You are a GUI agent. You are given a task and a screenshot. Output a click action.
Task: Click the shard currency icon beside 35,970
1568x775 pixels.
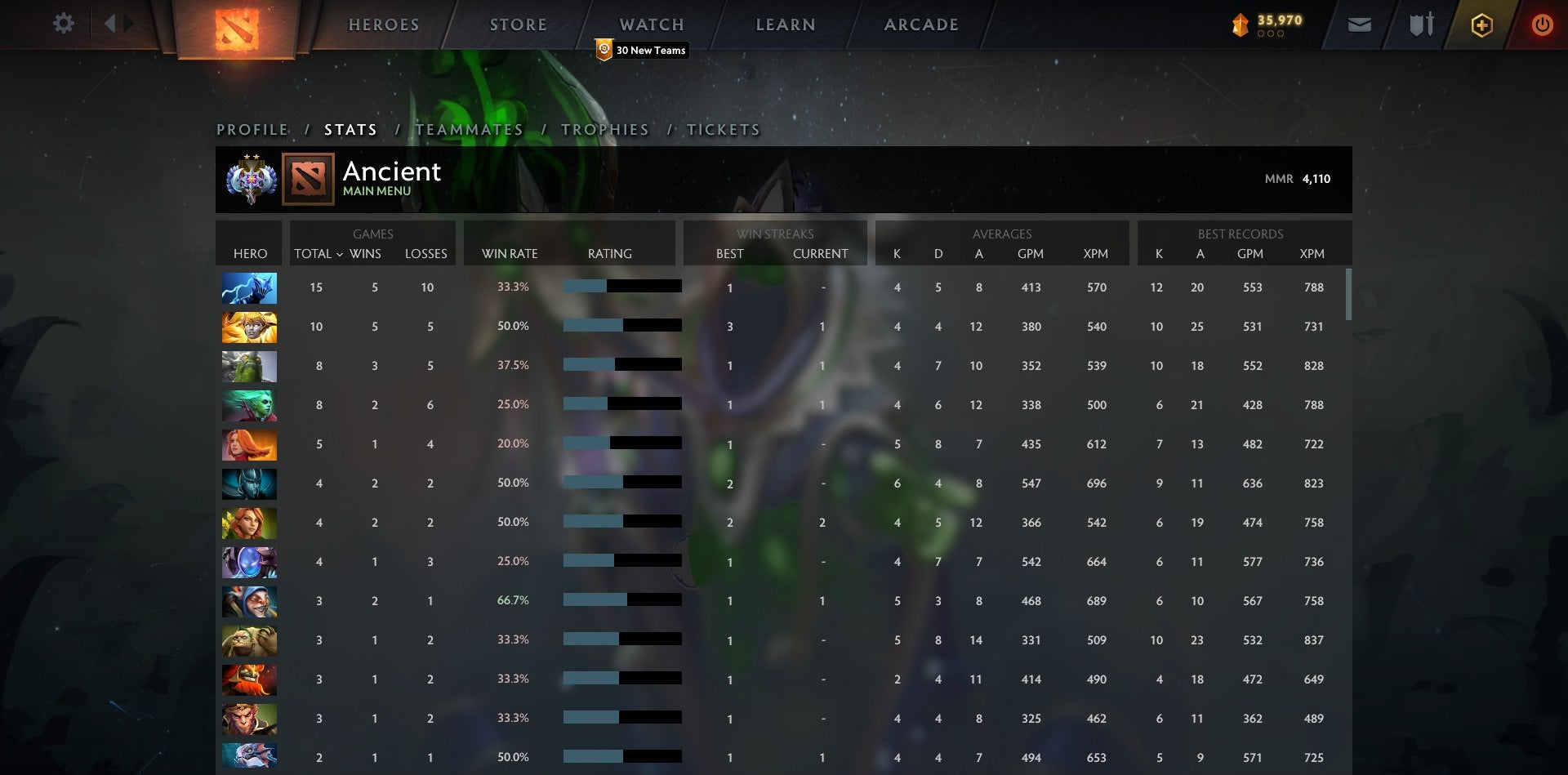[1240, 25]
